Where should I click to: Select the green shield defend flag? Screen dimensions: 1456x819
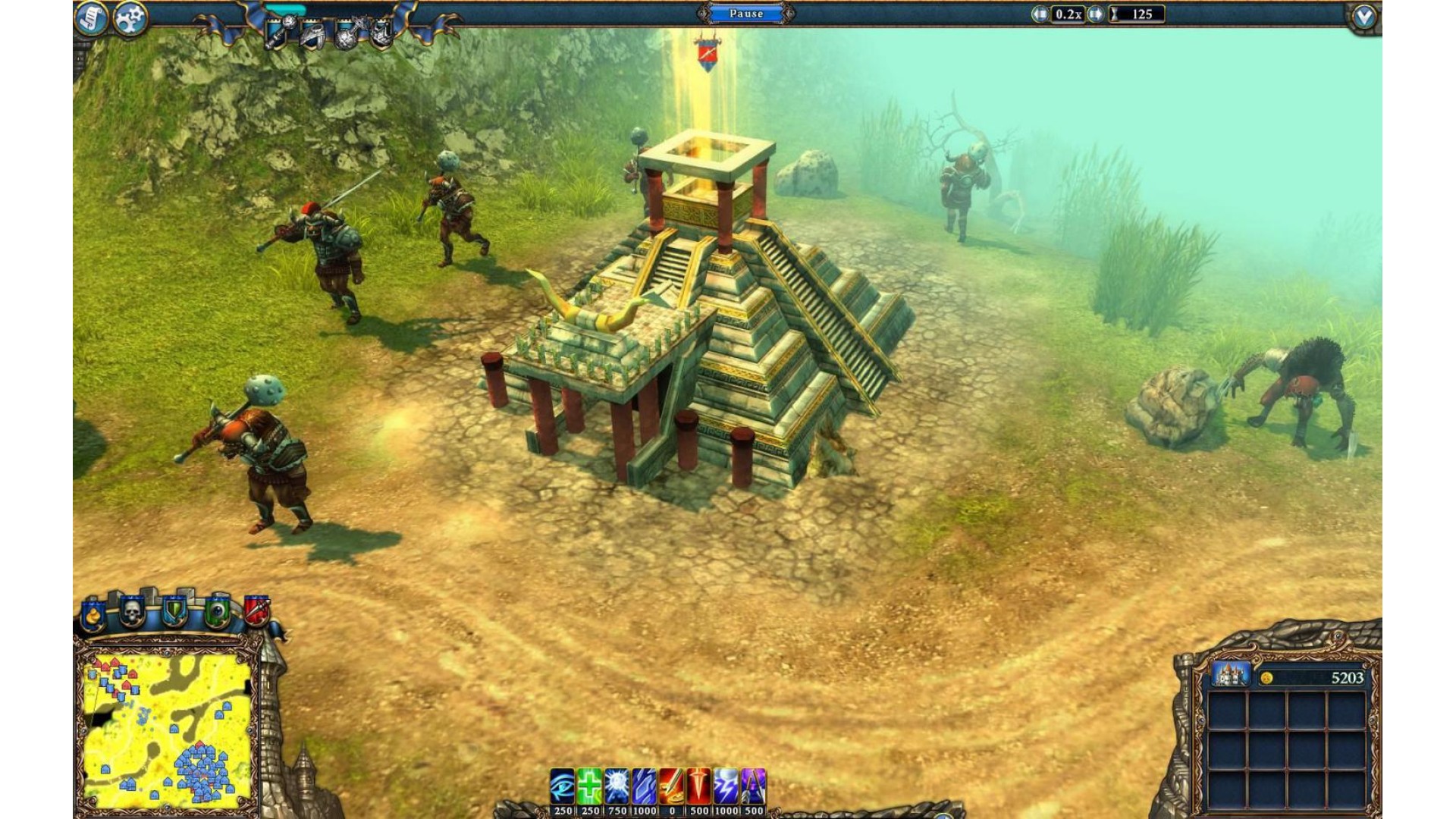coord(175,611)
